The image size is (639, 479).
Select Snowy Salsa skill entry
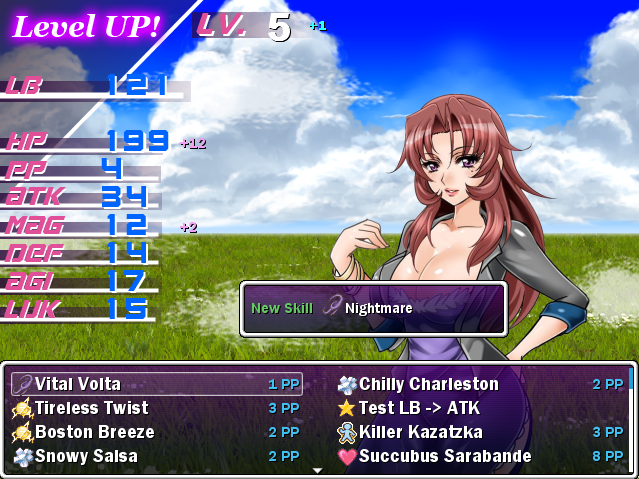[x=156, y=456]
